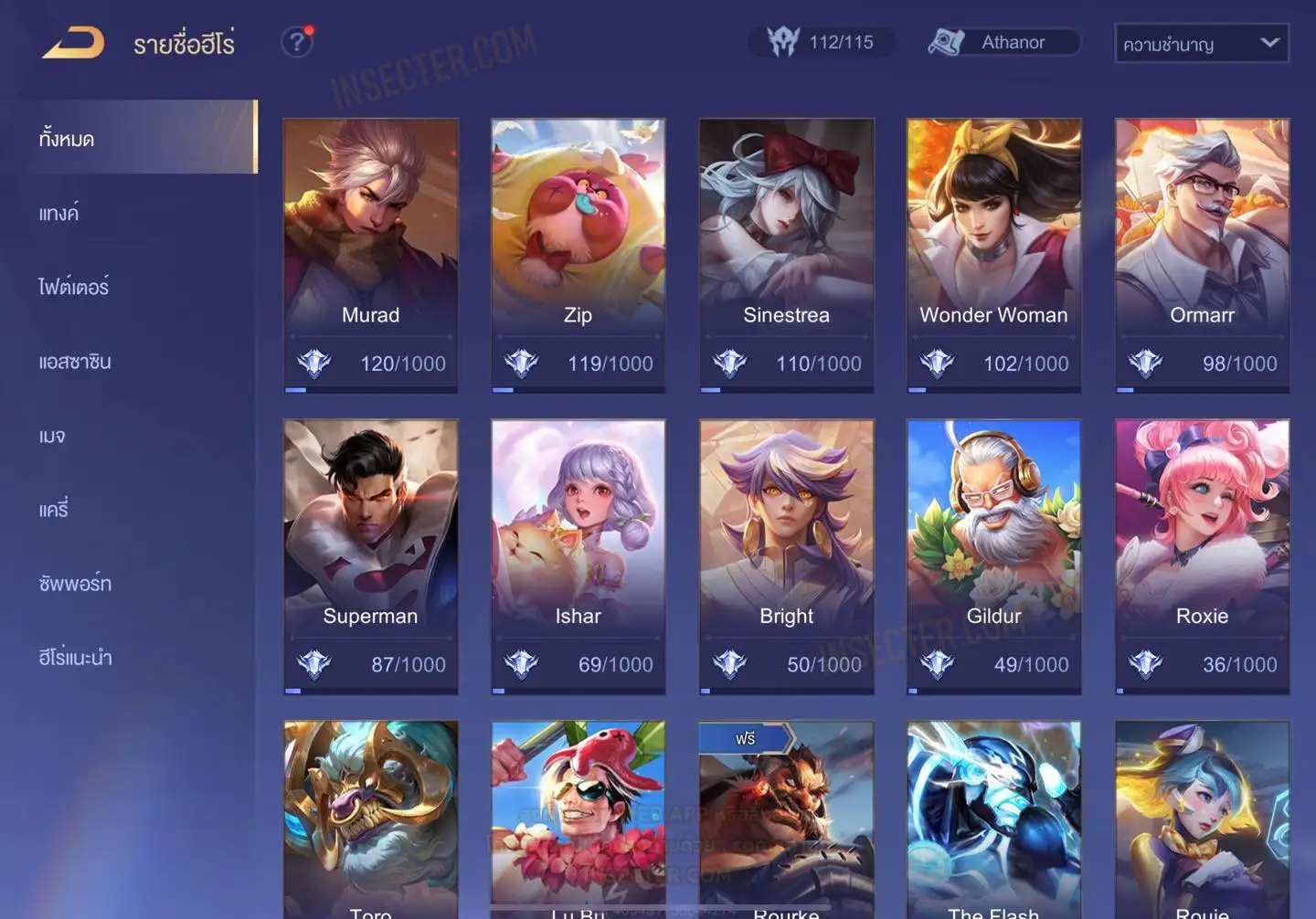Select the Murad hero card
Viewport: 1316px width, 919px height.
point(370,255)
